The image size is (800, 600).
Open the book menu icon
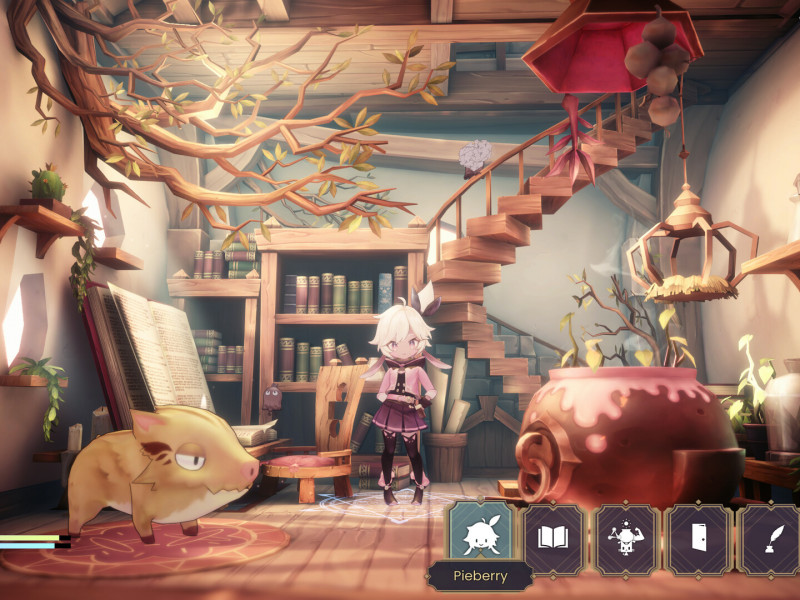coord(553,539)
